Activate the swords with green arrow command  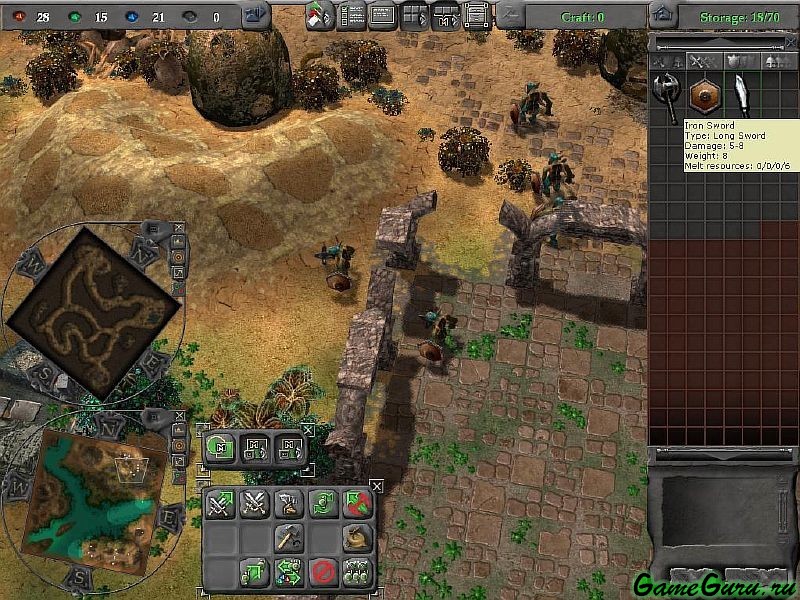point(220,504)
